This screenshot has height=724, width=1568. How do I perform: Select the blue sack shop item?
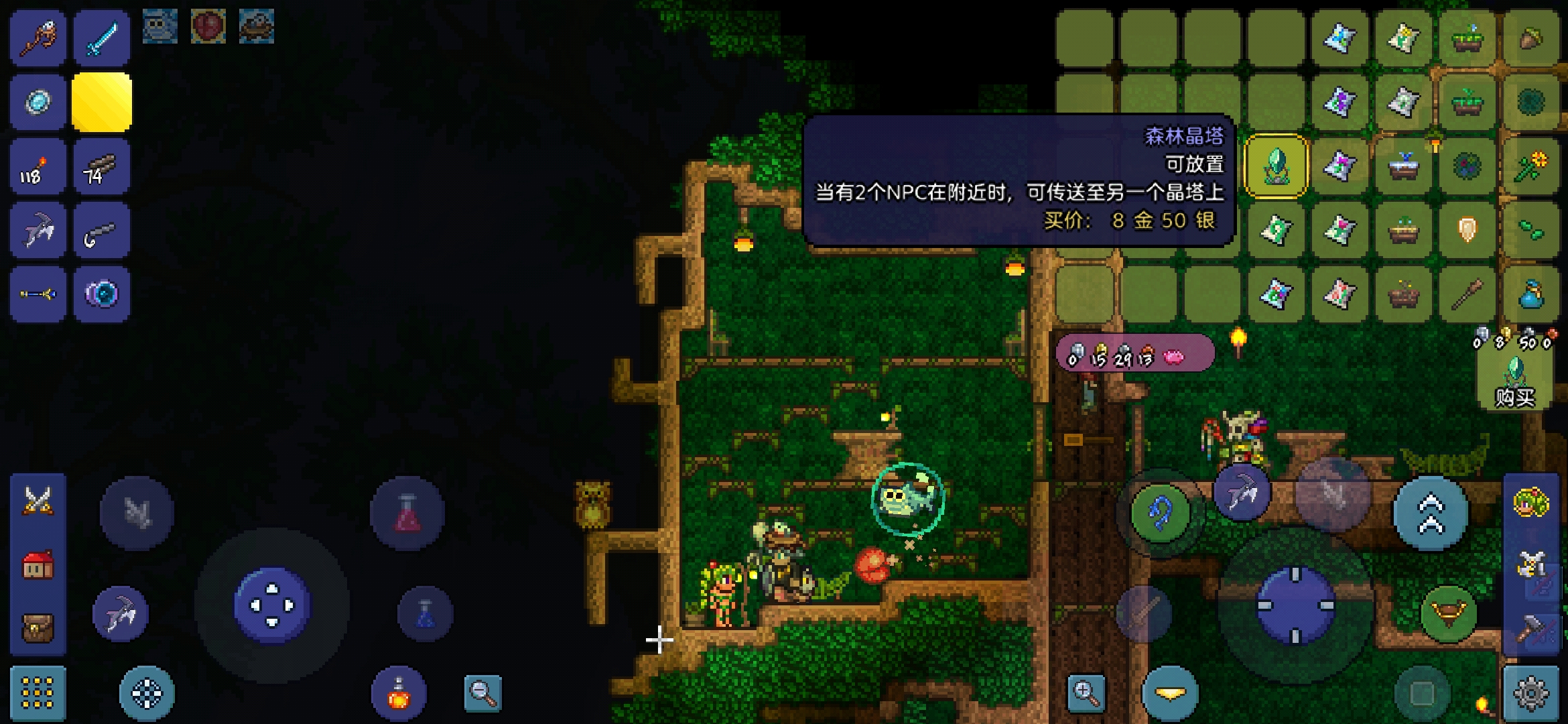coord(1530,294)
